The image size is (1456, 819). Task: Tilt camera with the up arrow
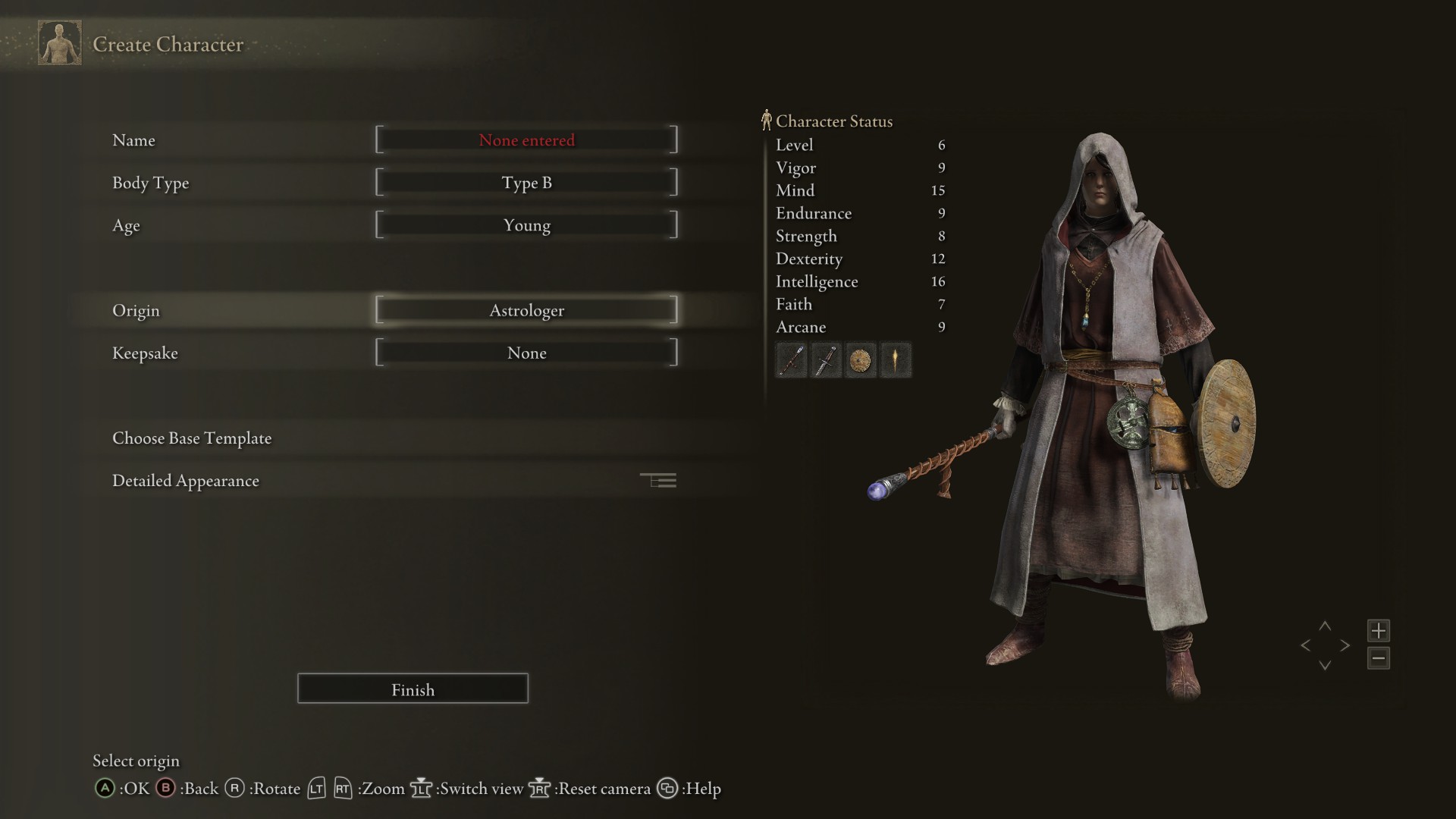pos(1325,626)
